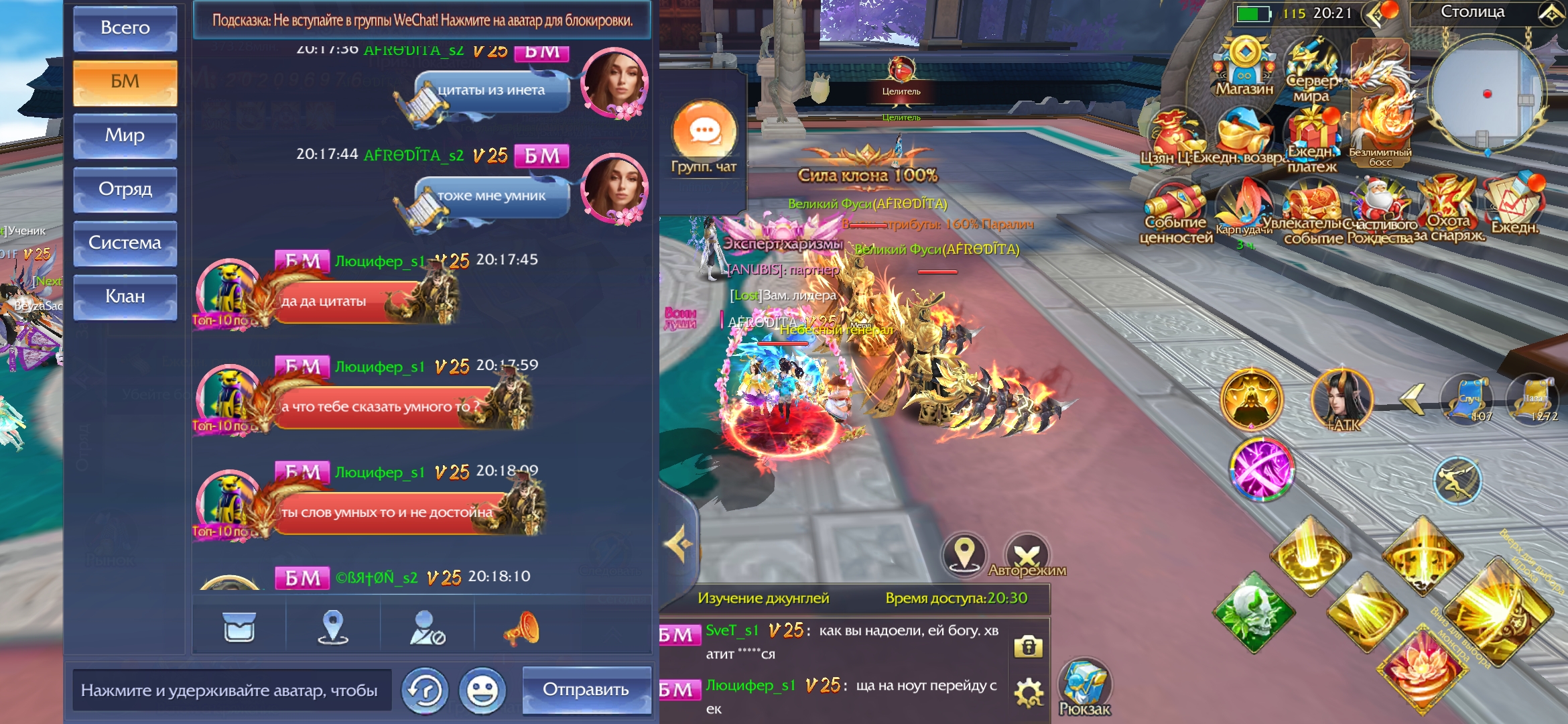Click the Отправить send button

586,690
